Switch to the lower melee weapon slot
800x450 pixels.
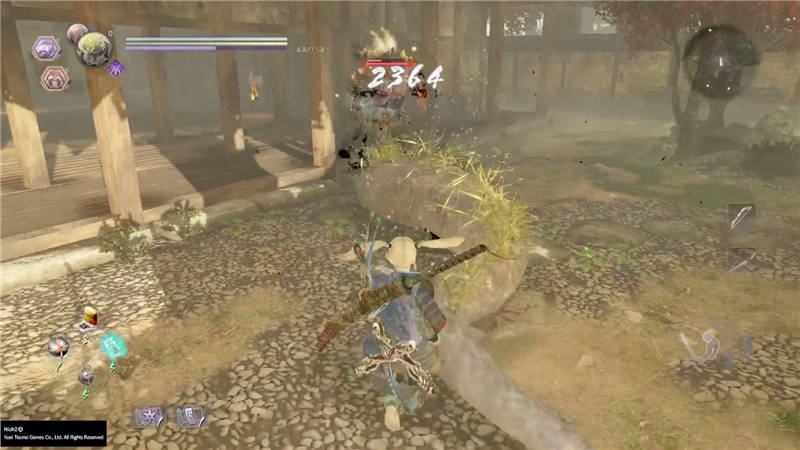tap(741, 260)
